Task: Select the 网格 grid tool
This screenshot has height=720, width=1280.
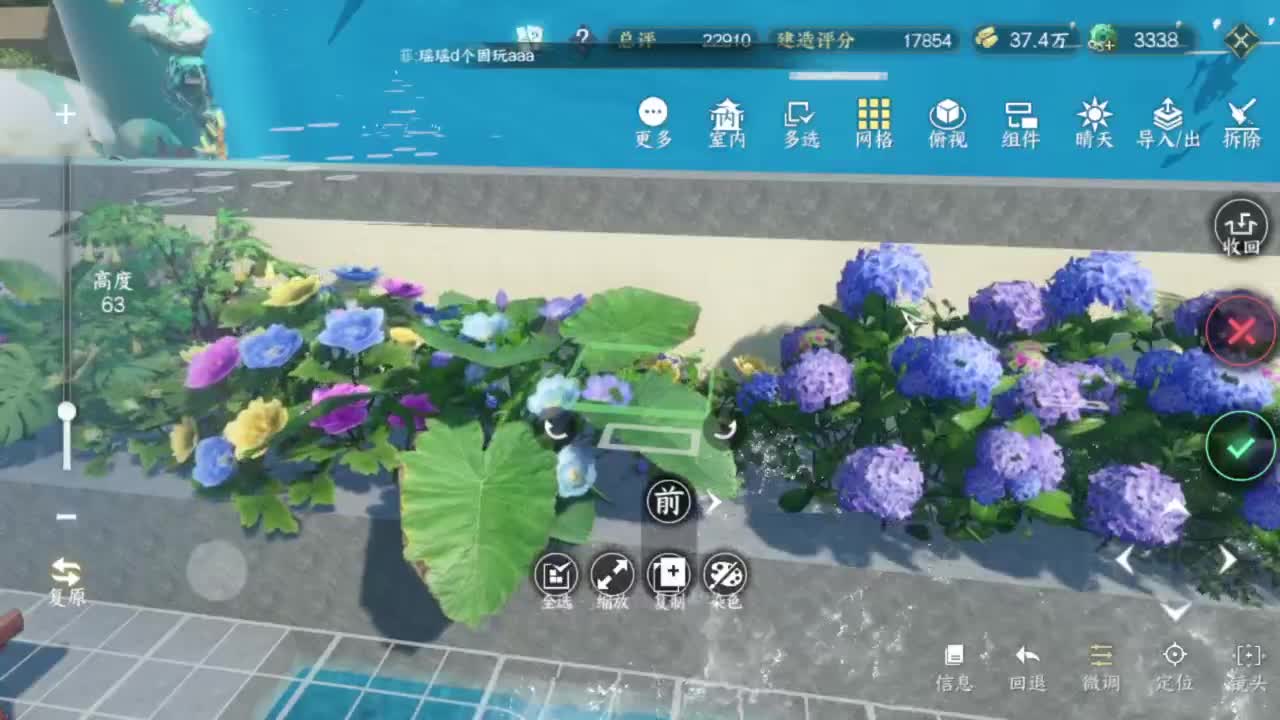Action: pyautogui.click(x=873, y=122)
